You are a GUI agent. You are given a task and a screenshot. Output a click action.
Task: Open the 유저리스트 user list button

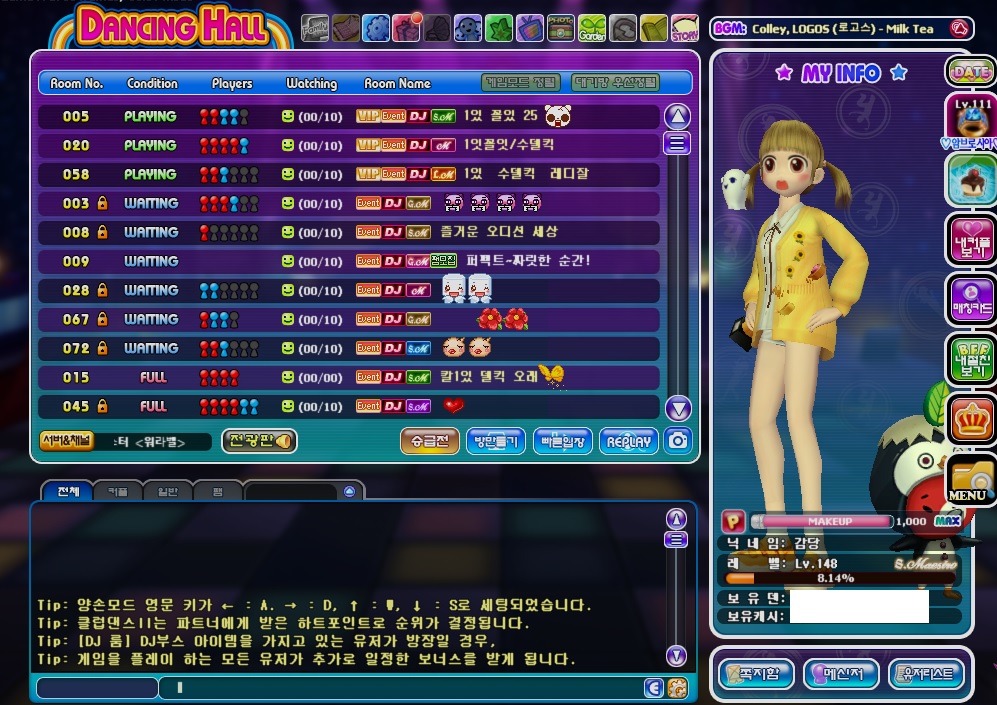point(927,673)
